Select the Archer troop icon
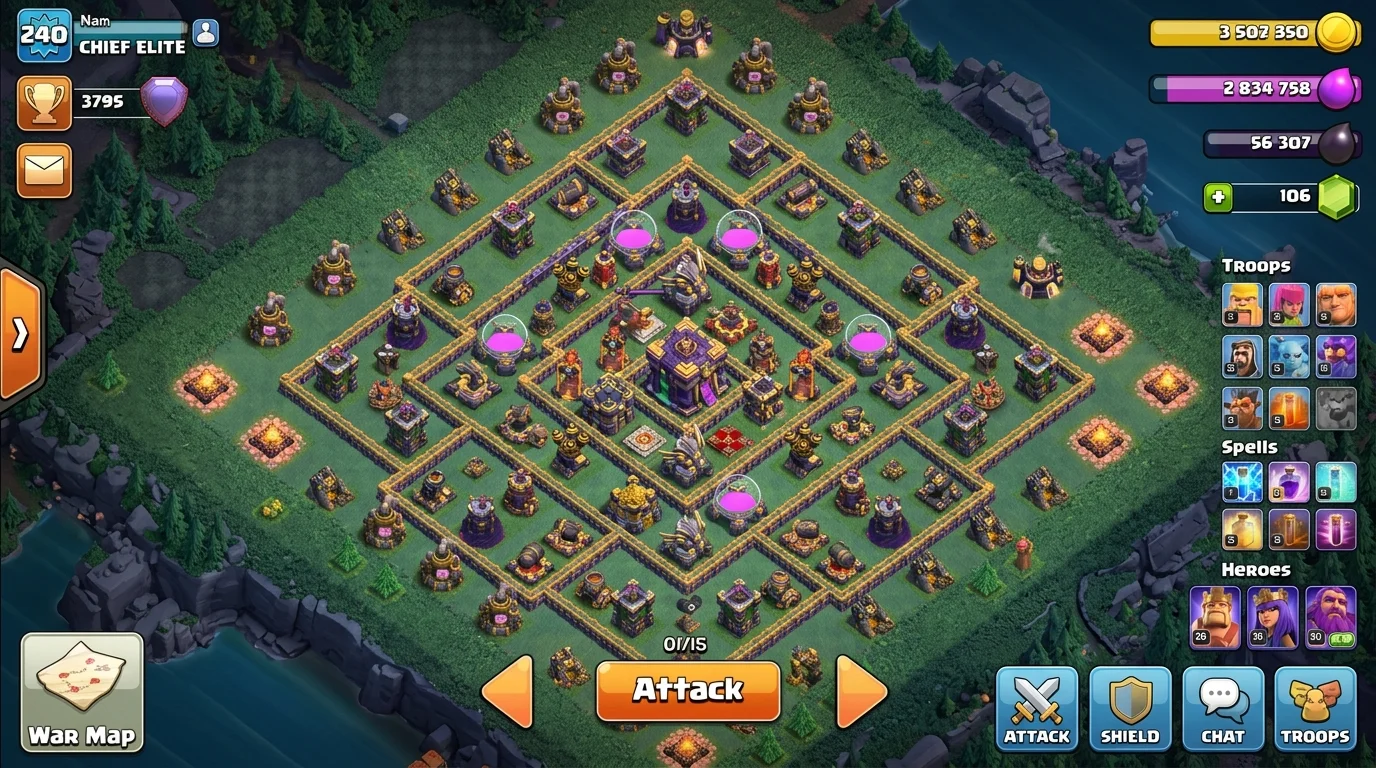The width and height of the screenshot is (1376, 768). click(1289, 304)
